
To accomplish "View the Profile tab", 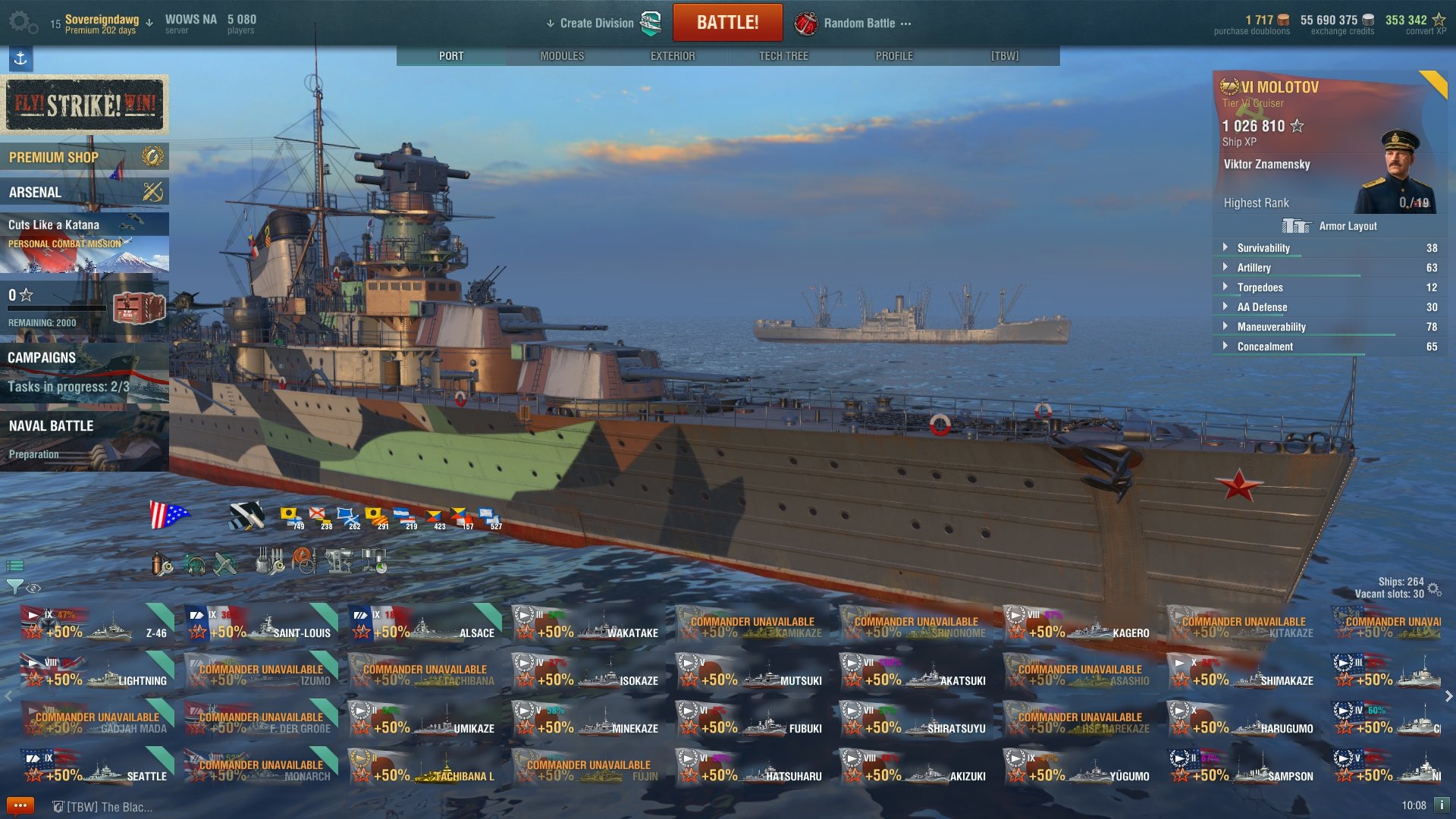I will (894, 56).
